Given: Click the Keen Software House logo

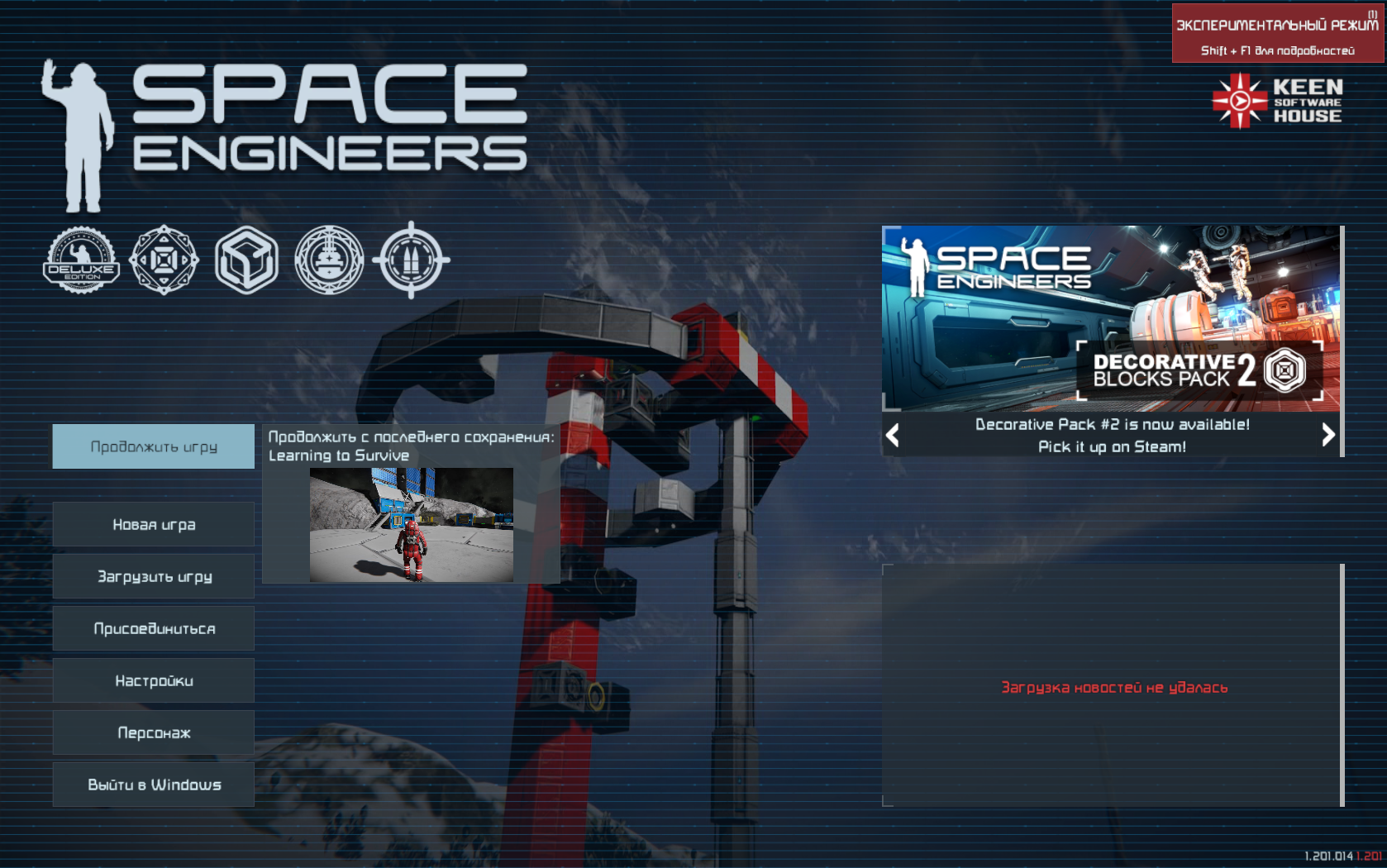Looking at the screenshot, I should [x=1277, y=101].
